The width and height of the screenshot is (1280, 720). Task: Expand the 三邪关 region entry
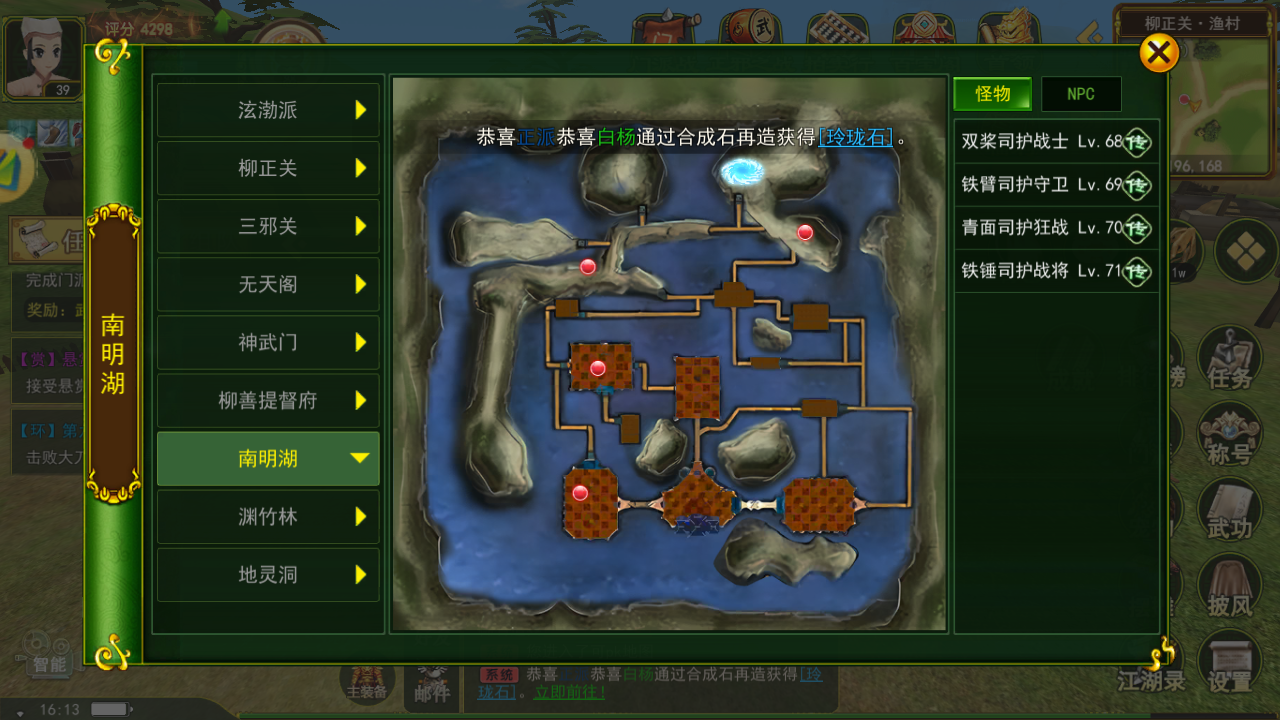pos(267,227)
